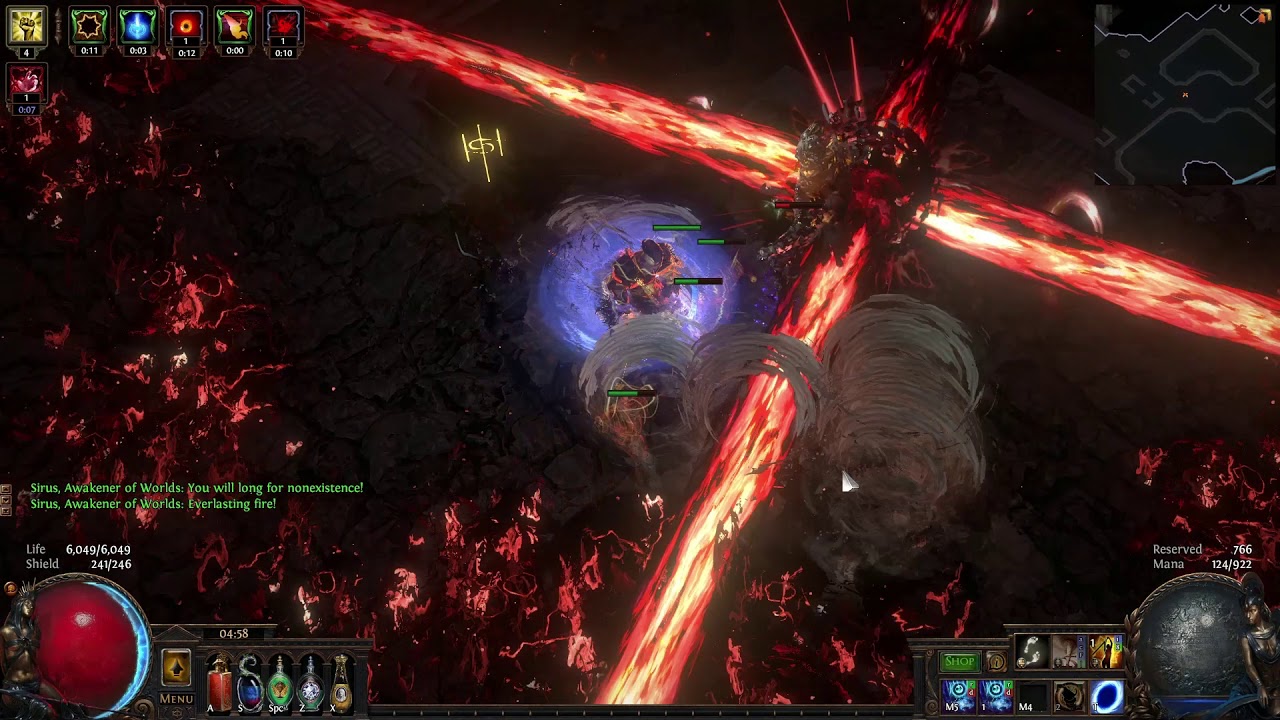Select the blue vortex skill bound to M5
The width and height of the screenshot is (1280, 720).
[958, 694]
